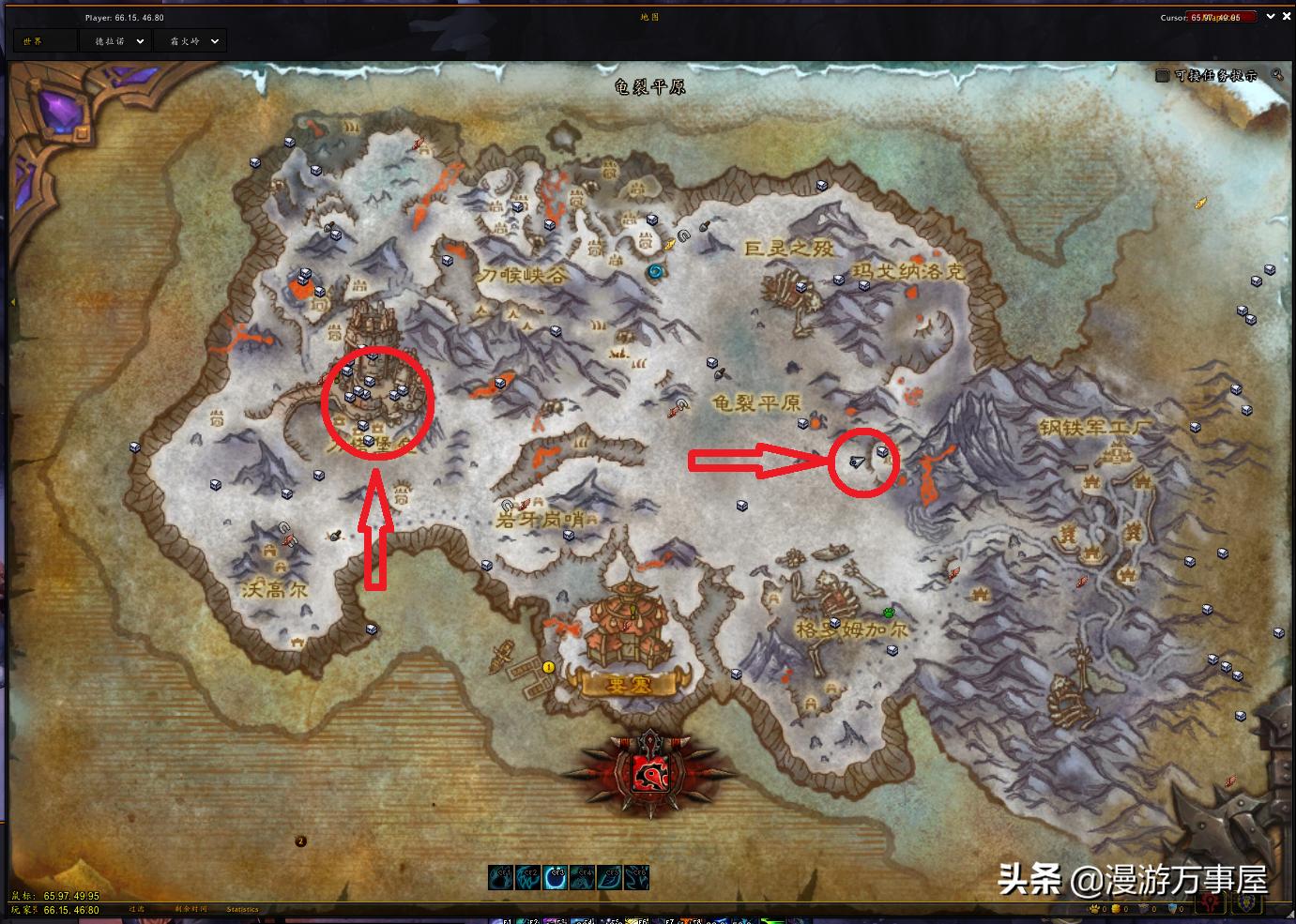The width and height of the screenshot is (1296, 924).
Task: Open the 德拉诺 continent dropdown
Action: tap(114, 40)
